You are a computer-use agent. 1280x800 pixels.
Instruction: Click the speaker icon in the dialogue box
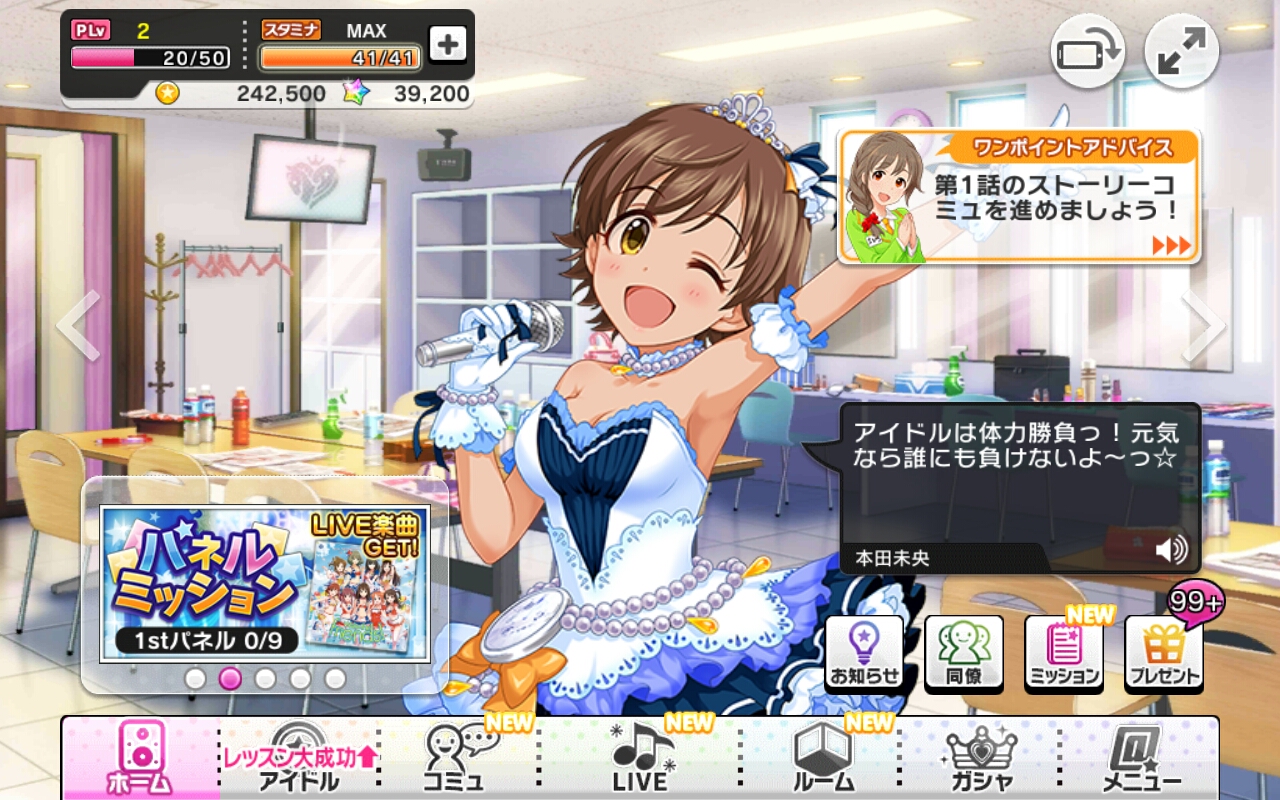(1171, 549)
